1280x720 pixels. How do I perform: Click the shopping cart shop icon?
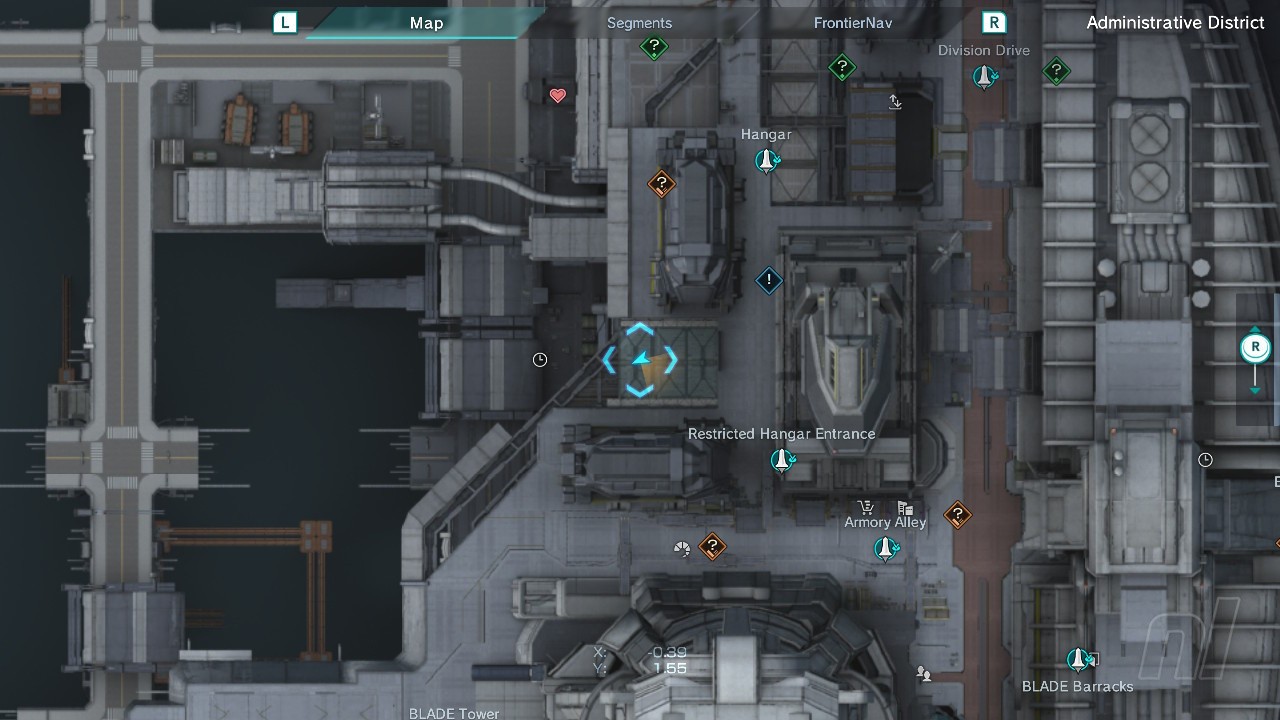pyautogui.click(x=866, y=508)
